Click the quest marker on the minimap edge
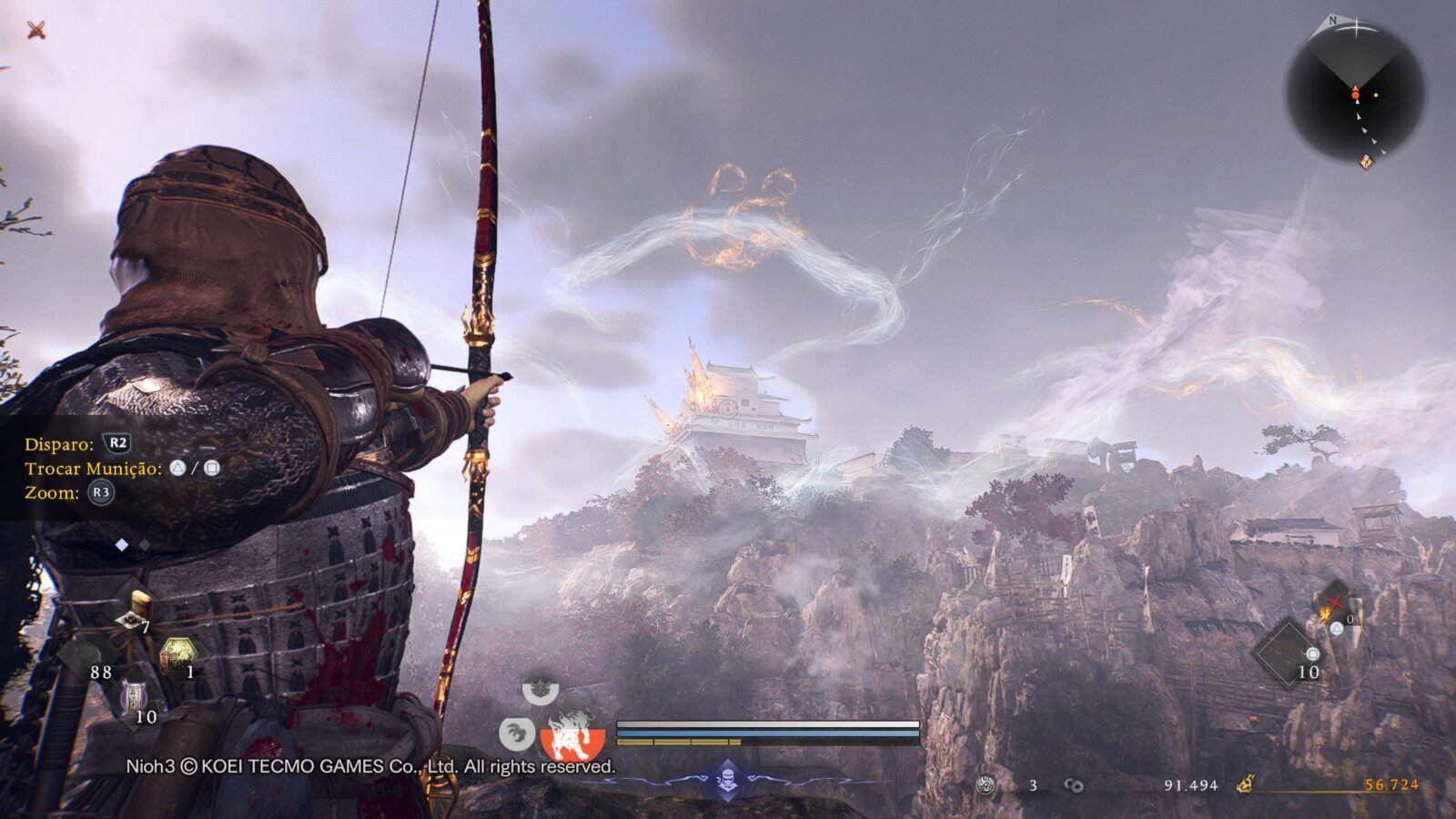 (x=1365, y=162)
